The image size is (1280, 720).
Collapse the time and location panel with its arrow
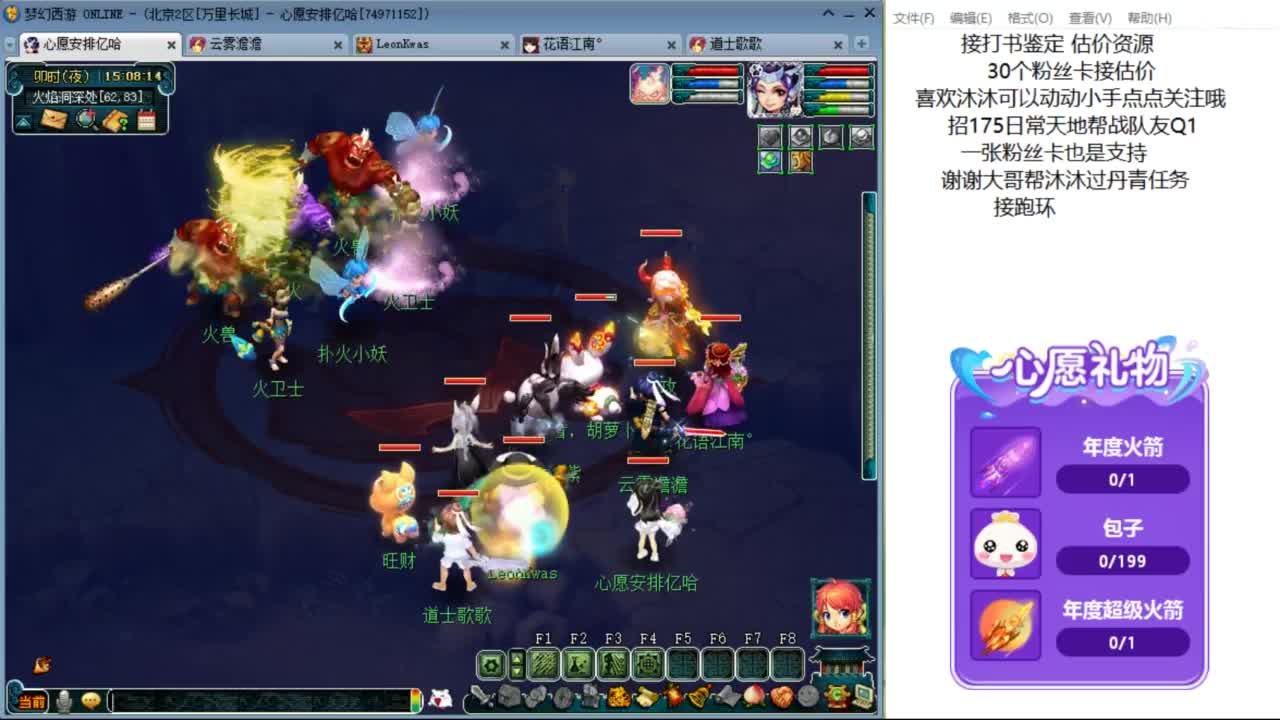coord(23,120)
